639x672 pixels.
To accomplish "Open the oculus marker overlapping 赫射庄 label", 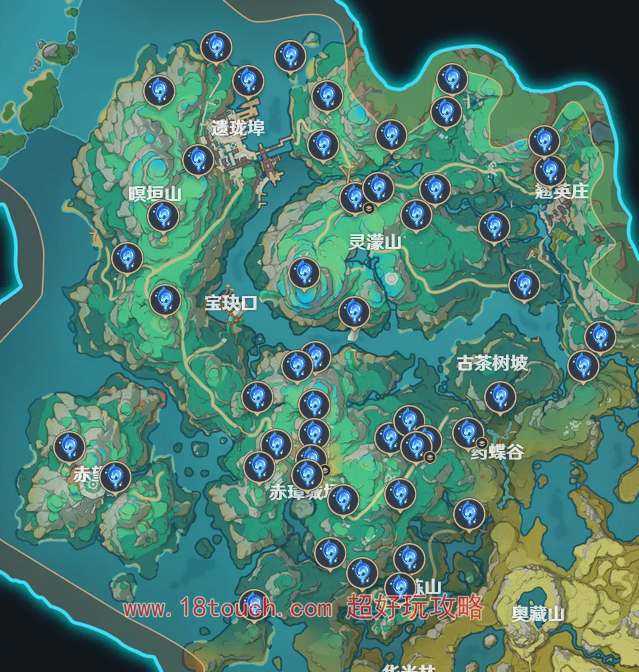I will click(549, 171).
